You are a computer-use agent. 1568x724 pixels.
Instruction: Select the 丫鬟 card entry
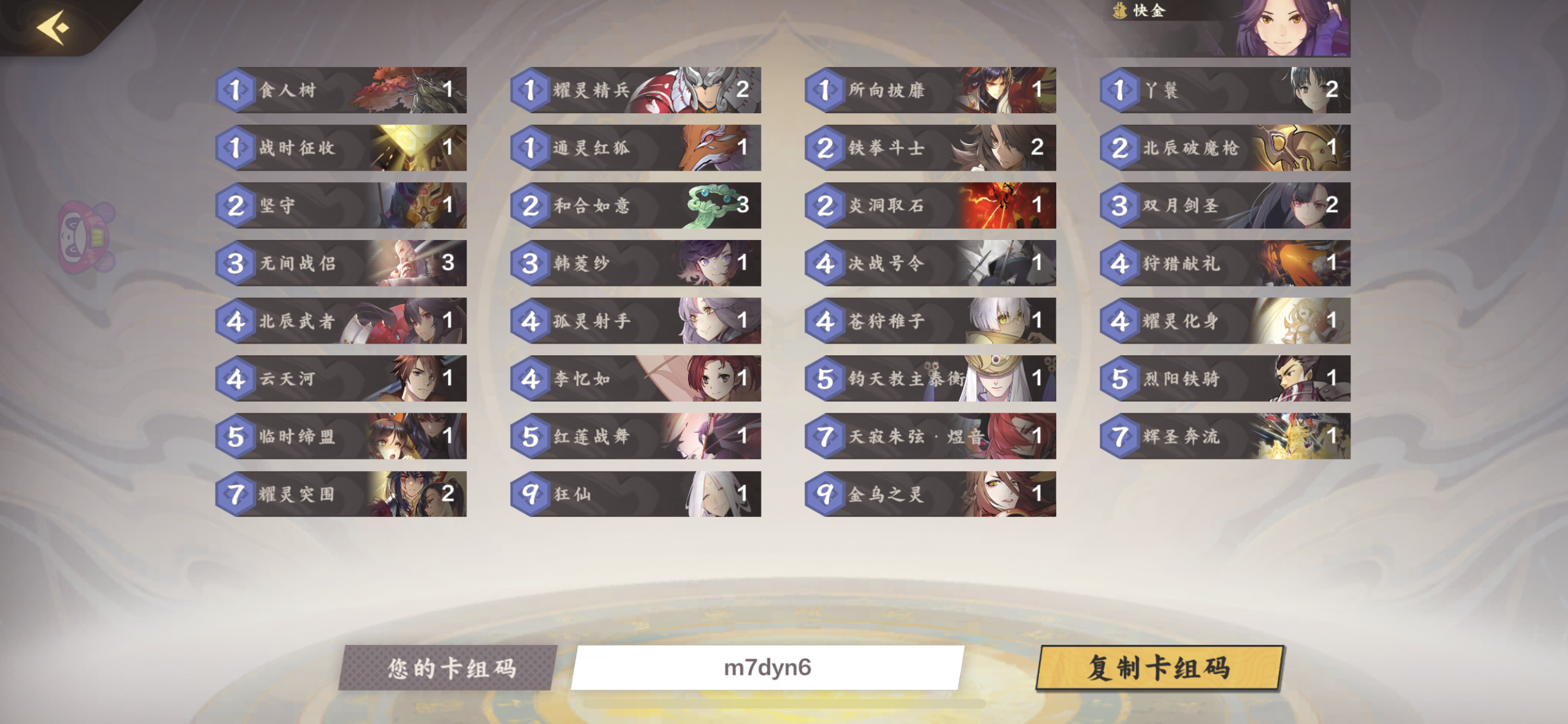click(x=1226, y=90)
